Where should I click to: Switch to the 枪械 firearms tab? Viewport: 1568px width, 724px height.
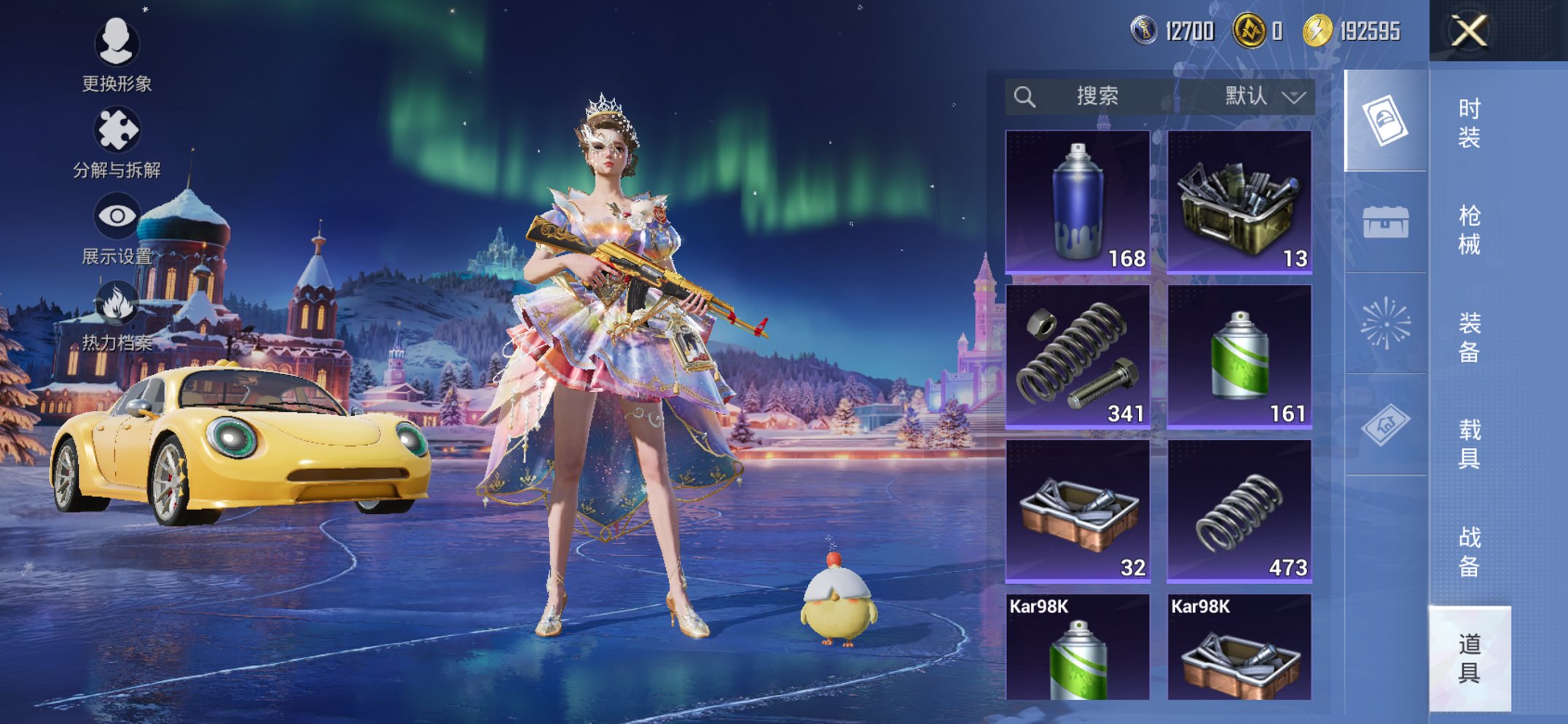tap(1469, 229)
